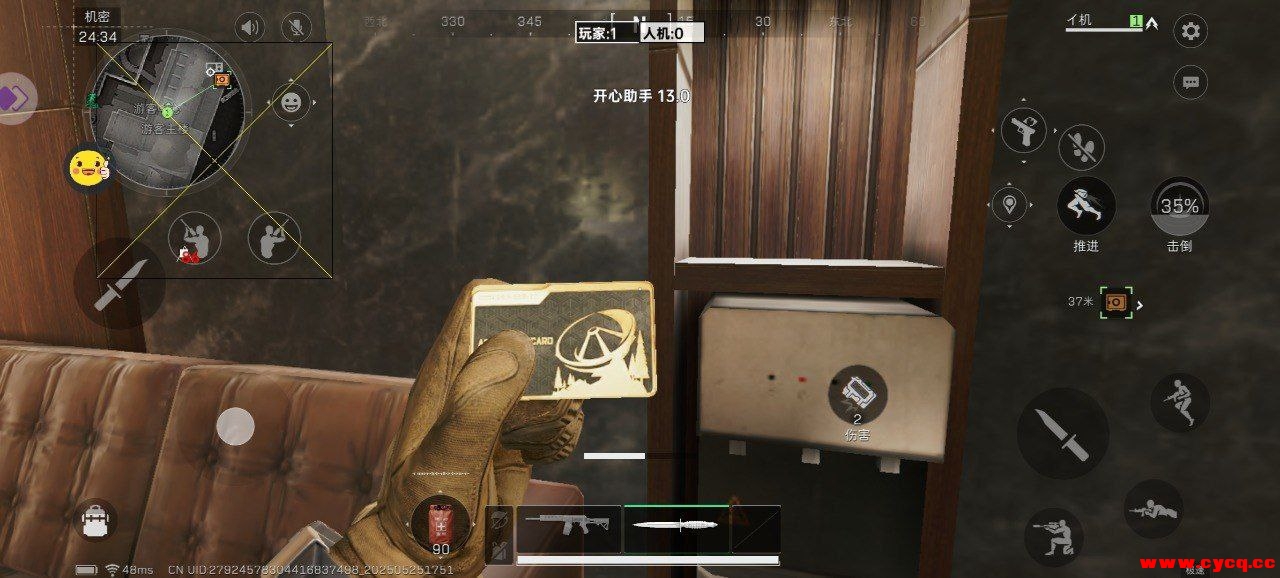Tap the crouch stance button
The image size is (1280, 578).
tap(1054, 537)
